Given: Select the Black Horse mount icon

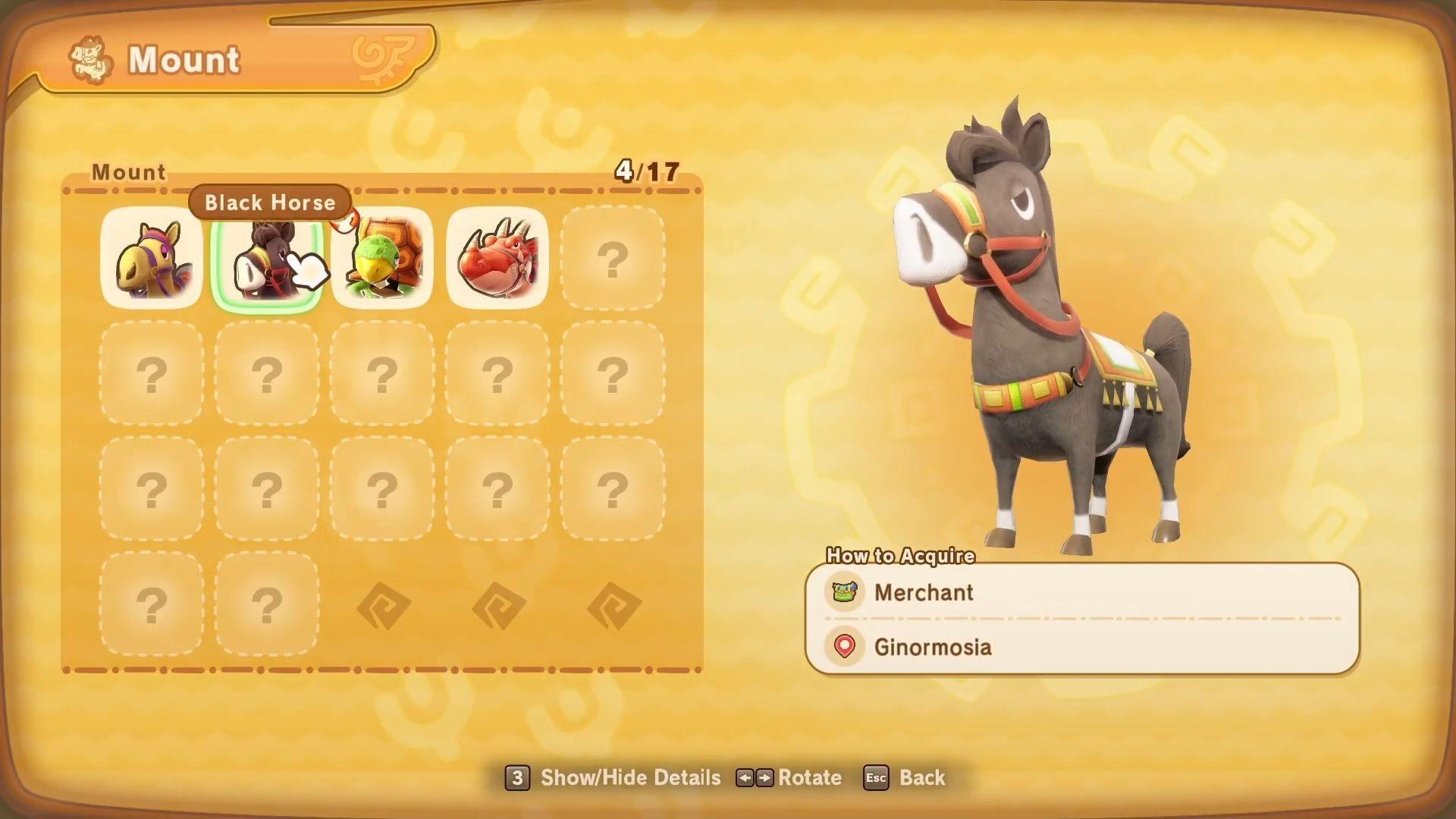Looking at the screenshot, I should click(x=267, y=259).
